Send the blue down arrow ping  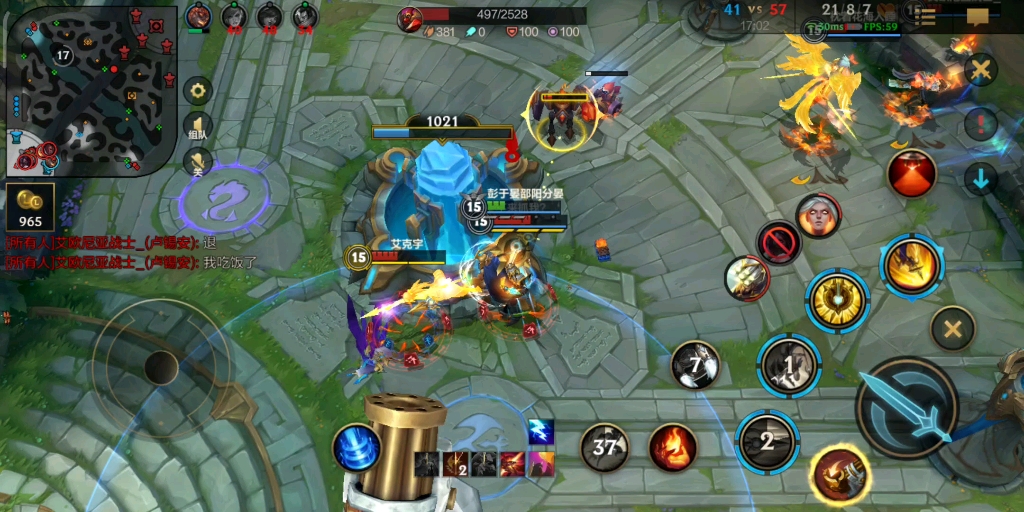[981, 179]
